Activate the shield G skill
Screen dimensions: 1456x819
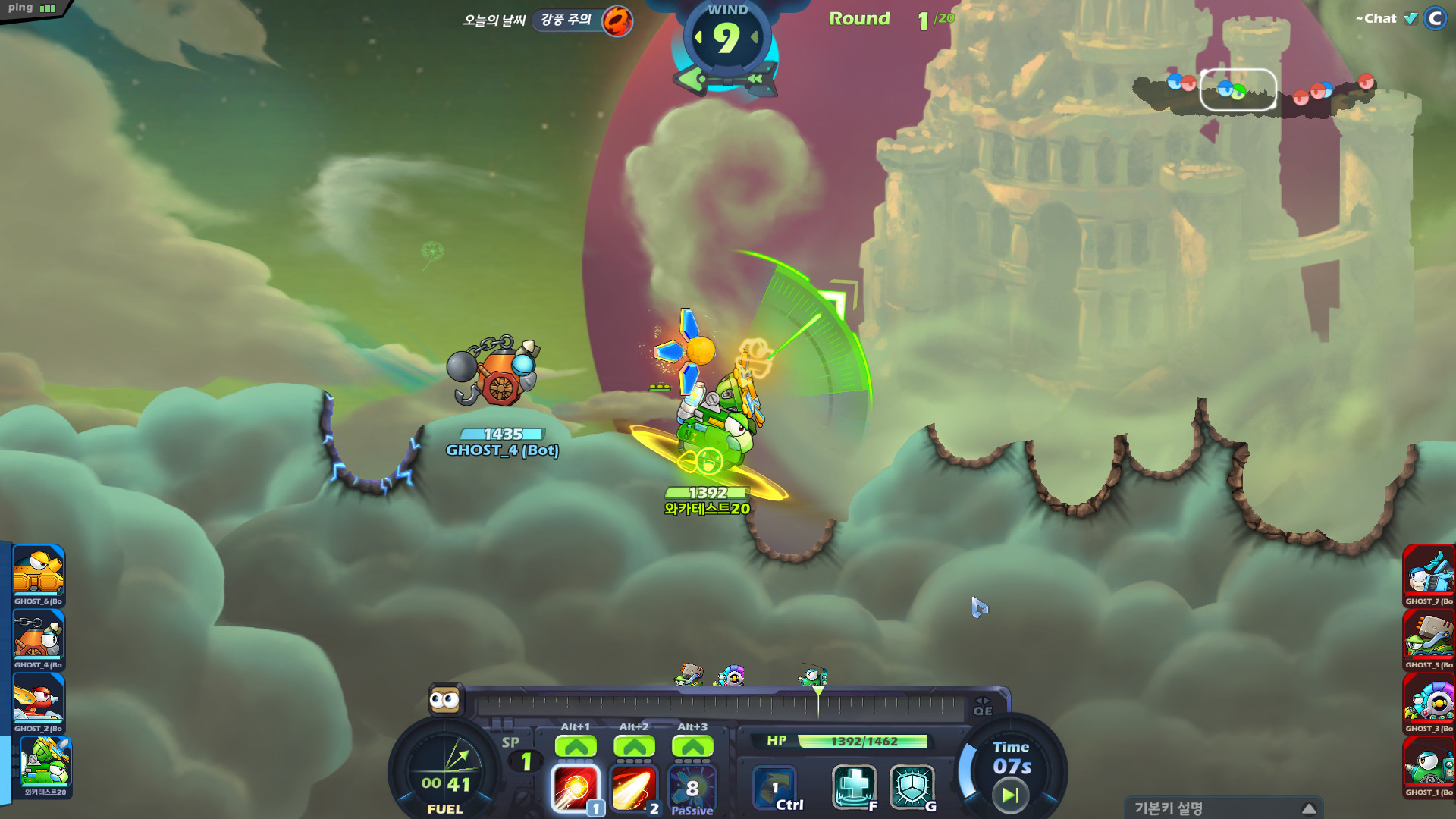point(912,786)
